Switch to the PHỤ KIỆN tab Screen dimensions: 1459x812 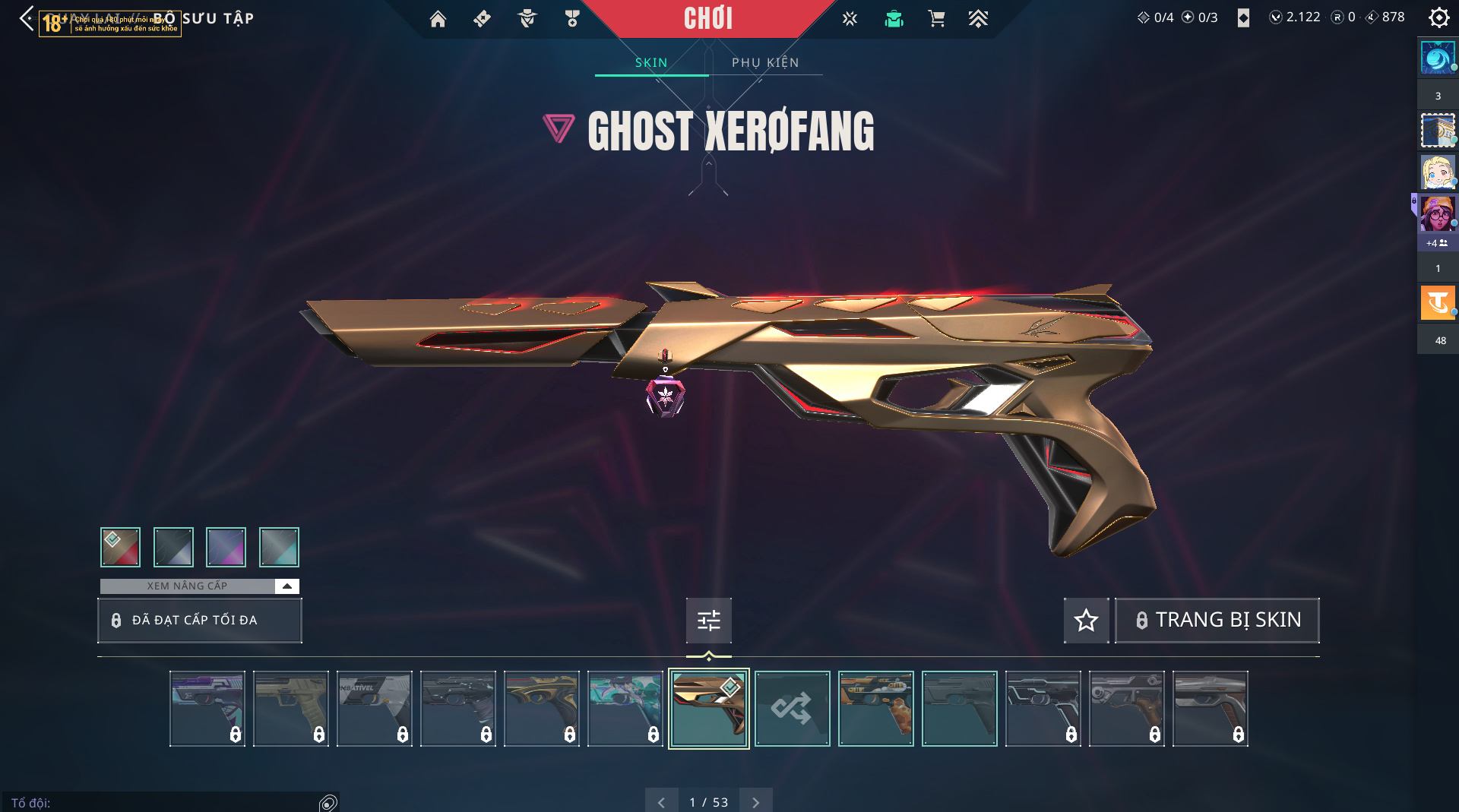765,62
